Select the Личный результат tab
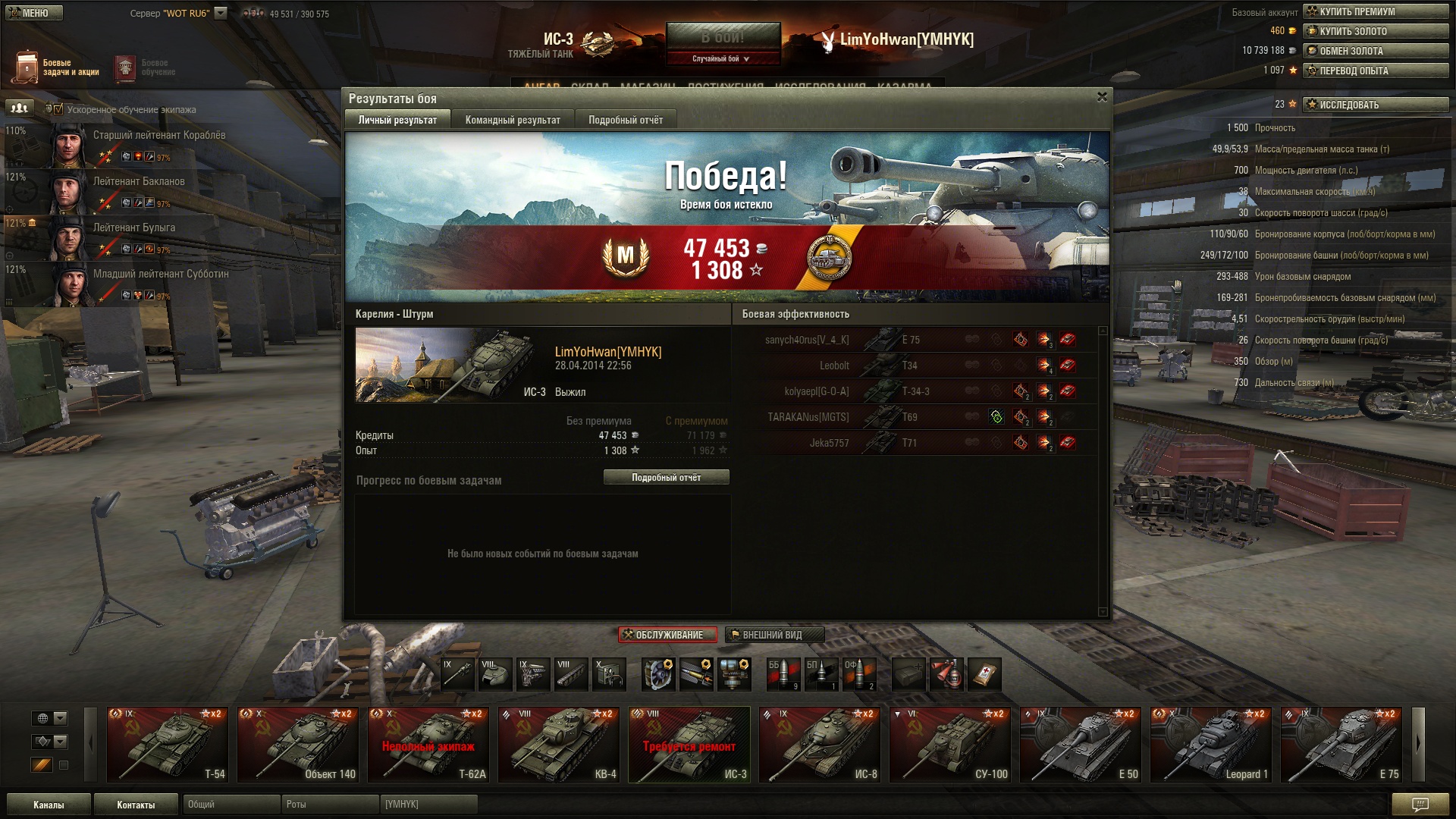 coord(397,120)
